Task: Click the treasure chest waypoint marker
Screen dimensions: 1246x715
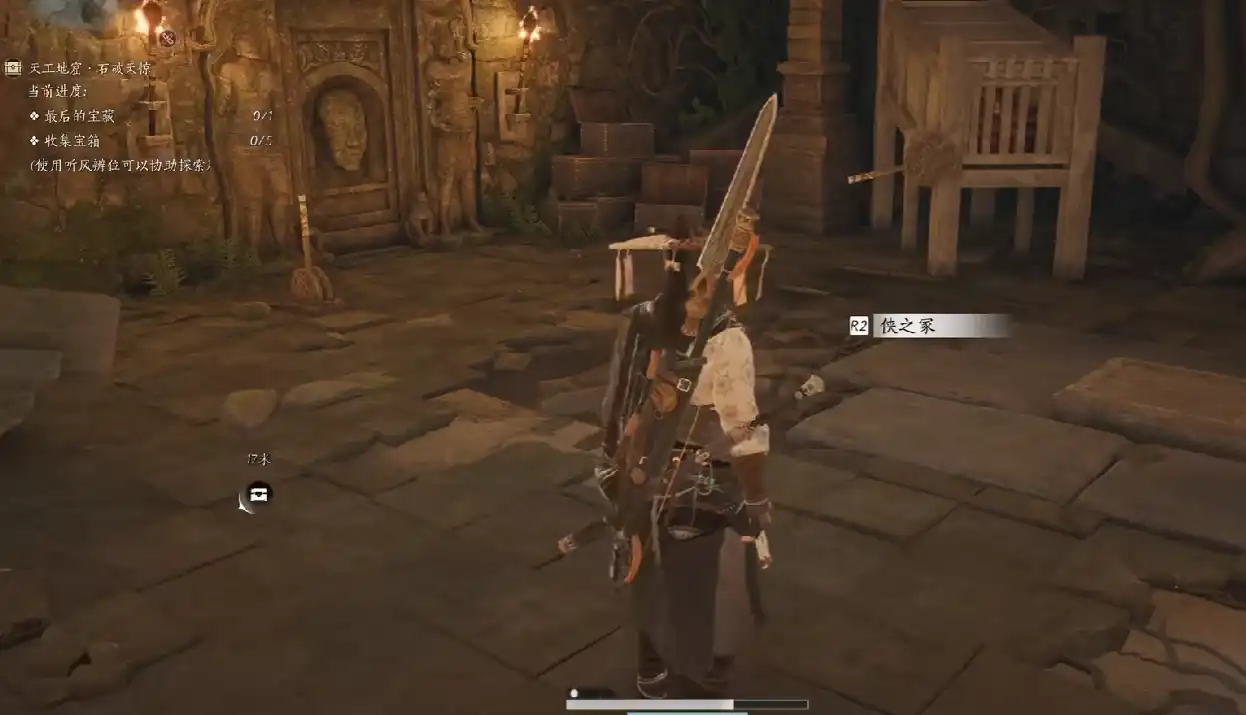Action: [x=259, y=494]
